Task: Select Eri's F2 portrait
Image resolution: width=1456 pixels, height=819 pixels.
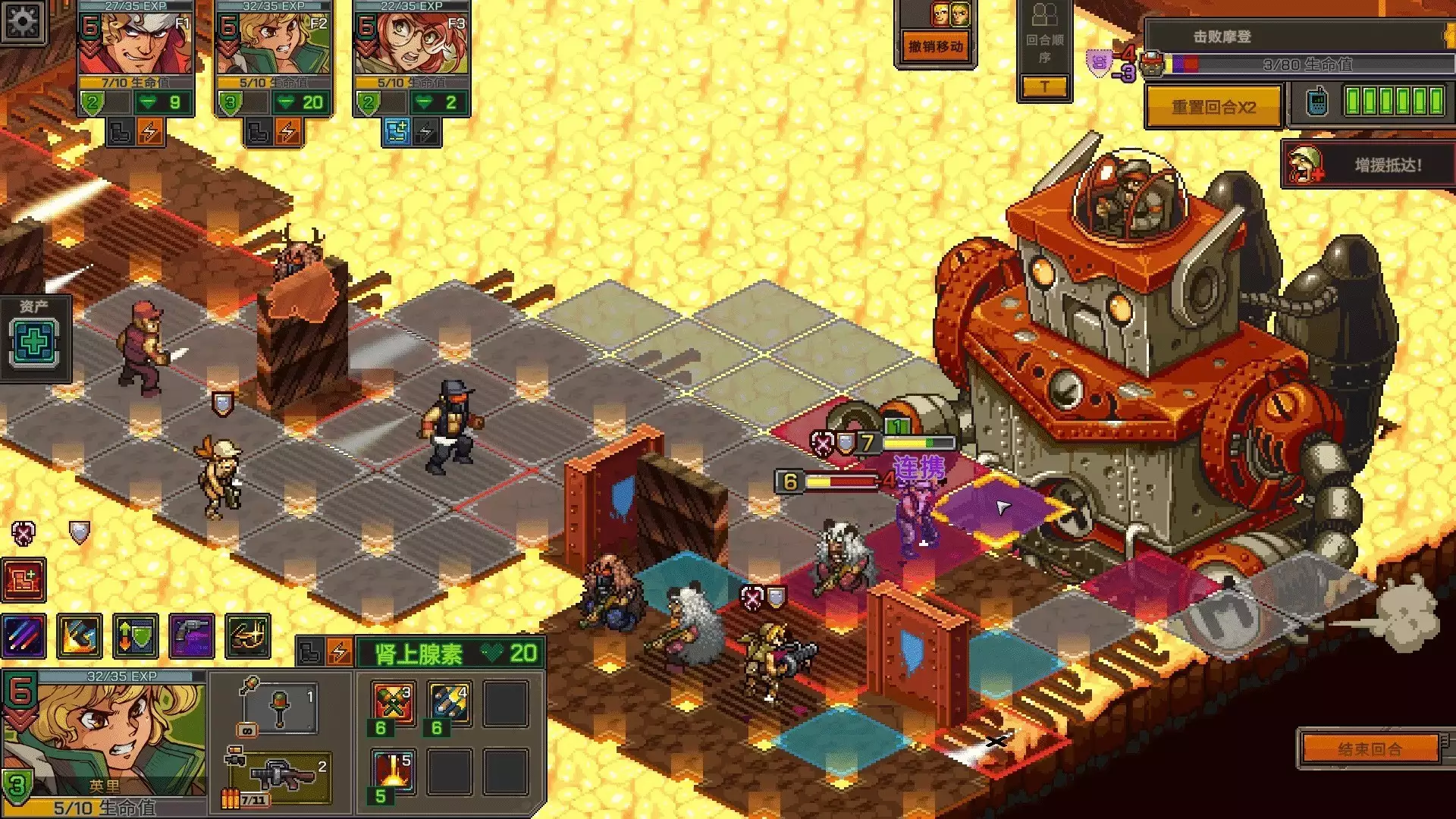Action: click(x=274, y=45)
